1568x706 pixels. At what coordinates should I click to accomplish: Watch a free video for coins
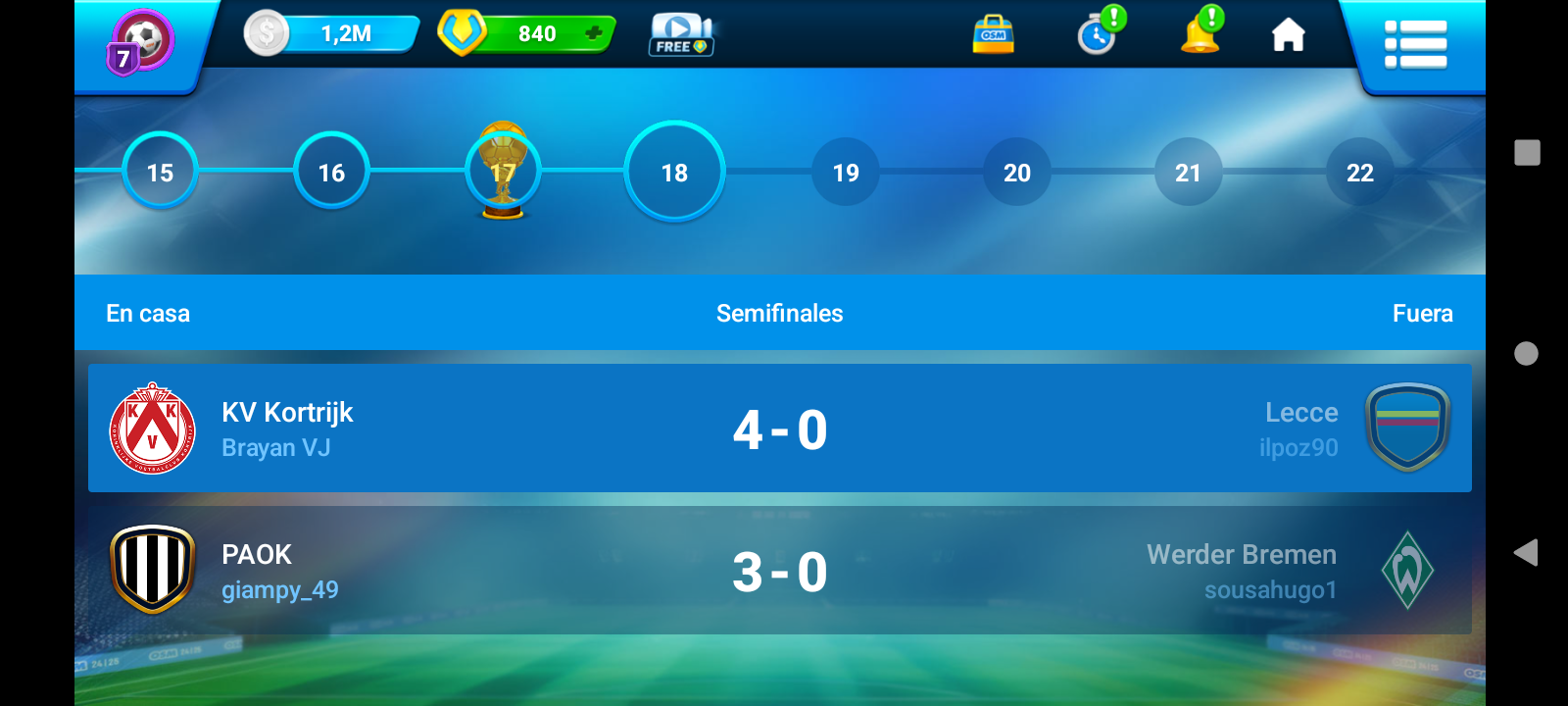pyautogui.click(x=680, y=35)
